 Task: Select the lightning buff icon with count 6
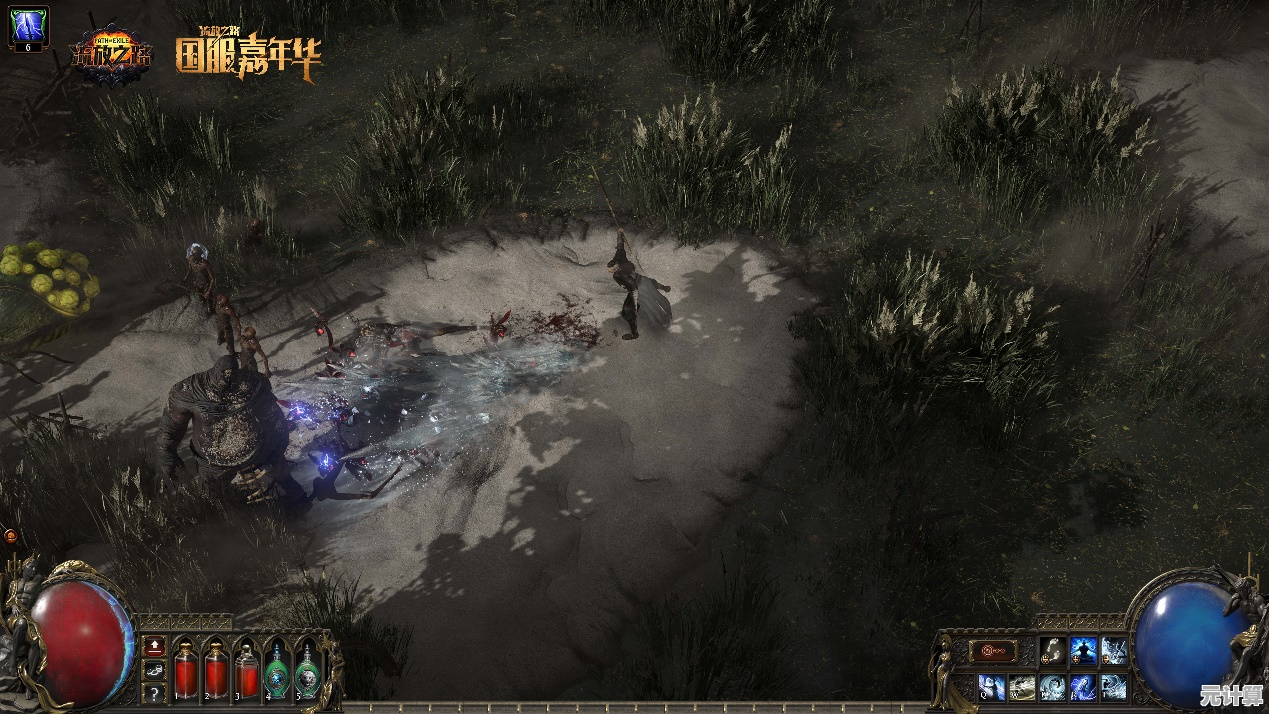[x=28, y=27]
